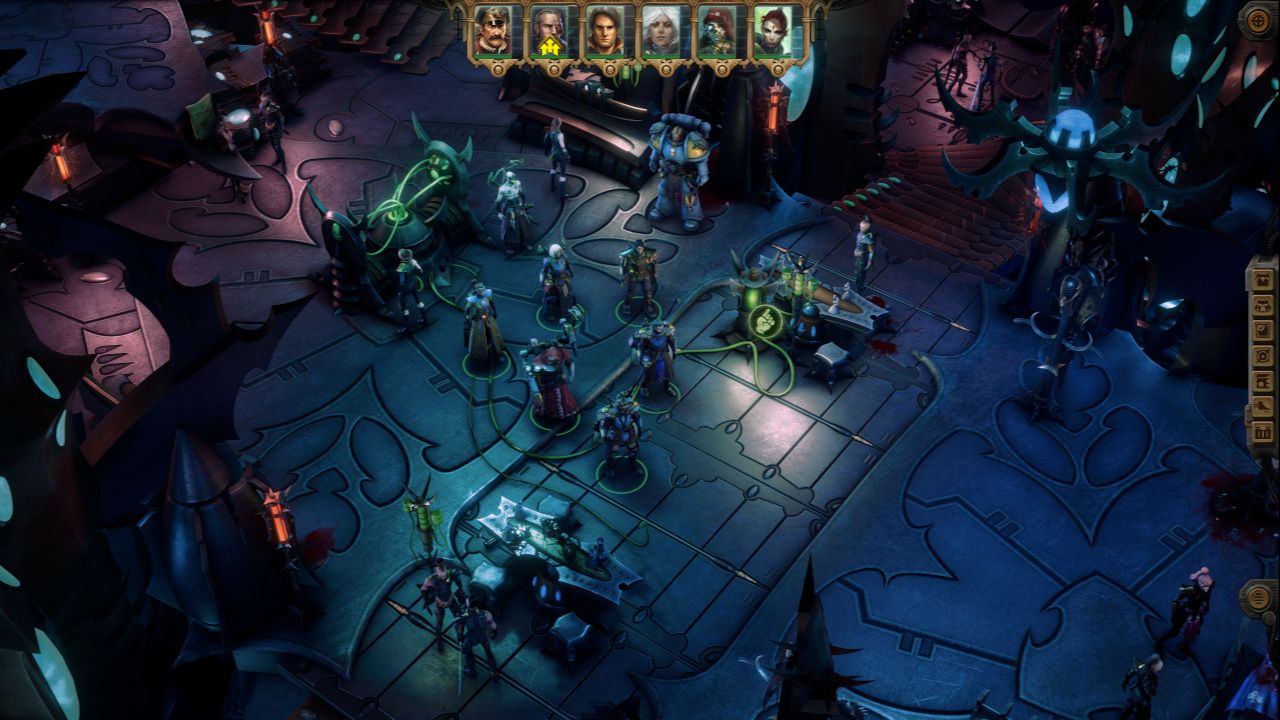1280x720 pixels.
Task: Open the cargo hold icon at sidebar bottom
Action: [x=1263, y=432]
